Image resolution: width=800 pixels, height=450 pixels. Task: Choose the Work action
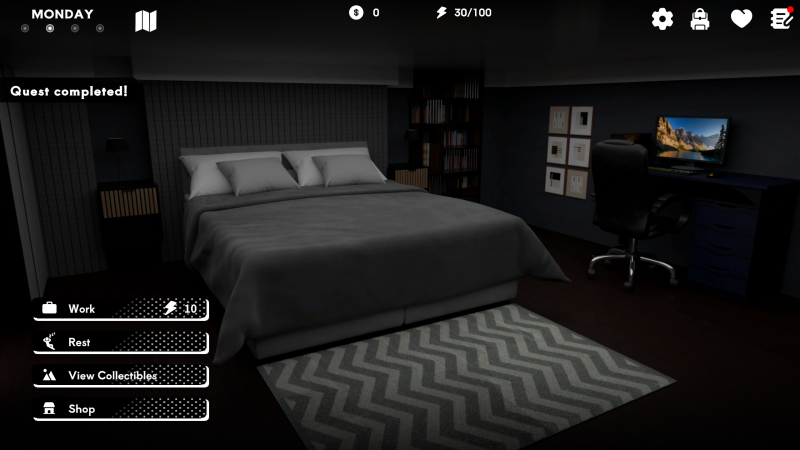[120, 309]
